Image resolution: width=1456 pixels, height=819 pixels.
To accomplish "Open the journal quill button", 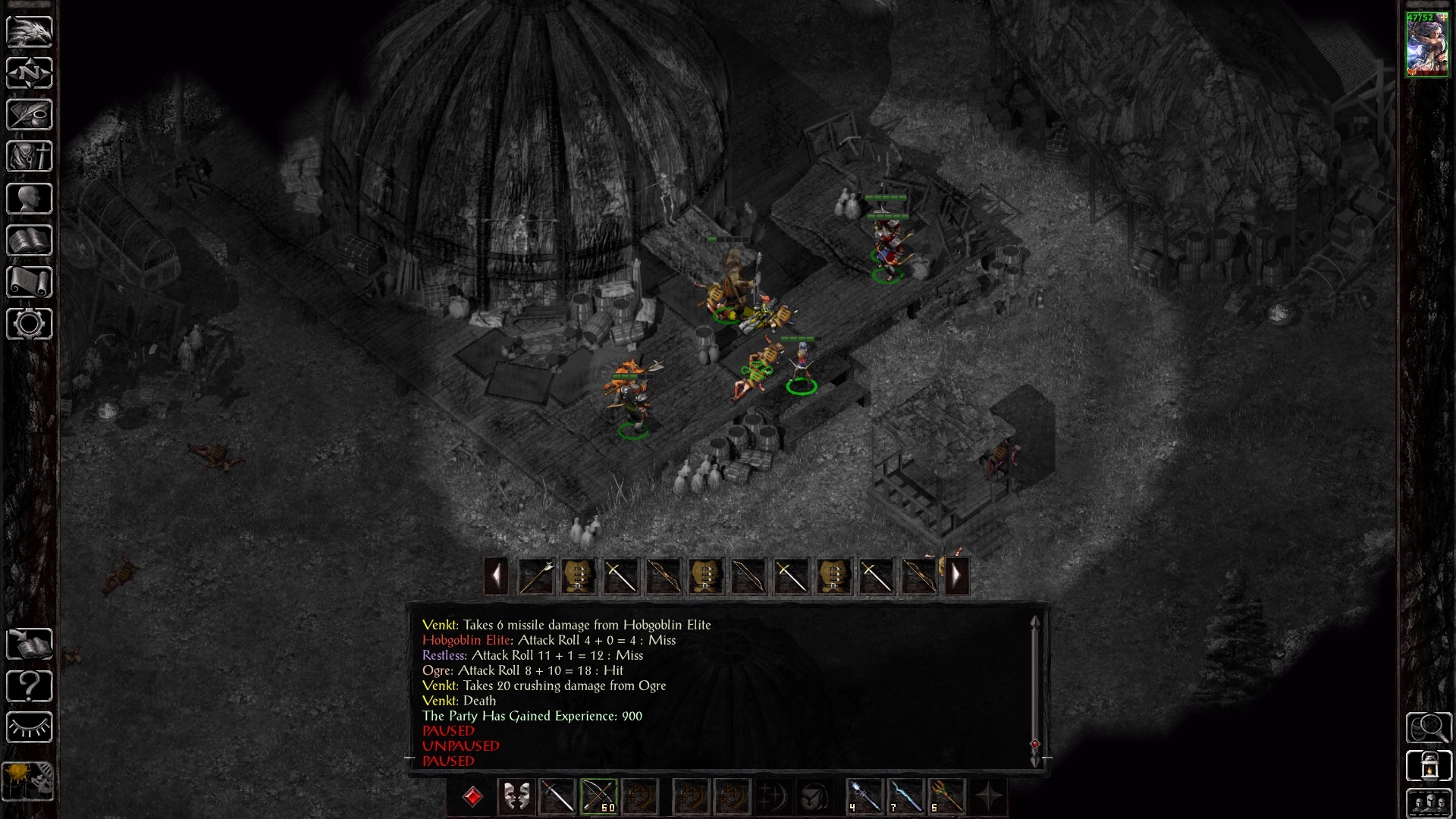I will tap(30, 115).
